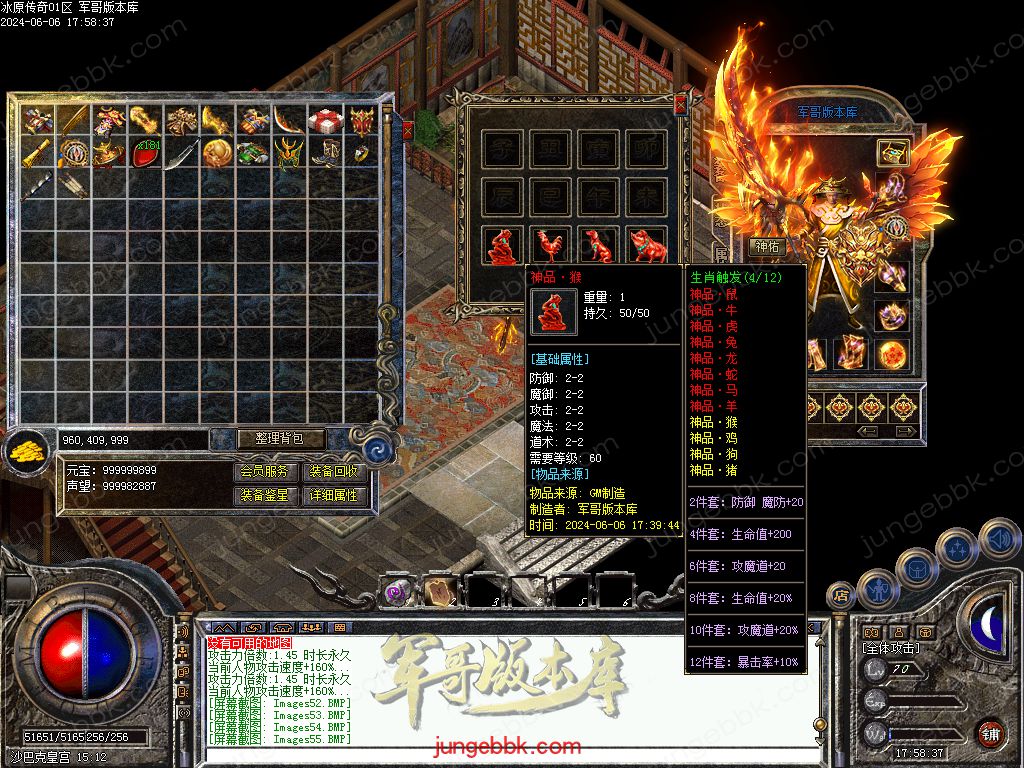Close the zodiac slots panel
Screen dimensions: 1024x768
tap(681, 103)
